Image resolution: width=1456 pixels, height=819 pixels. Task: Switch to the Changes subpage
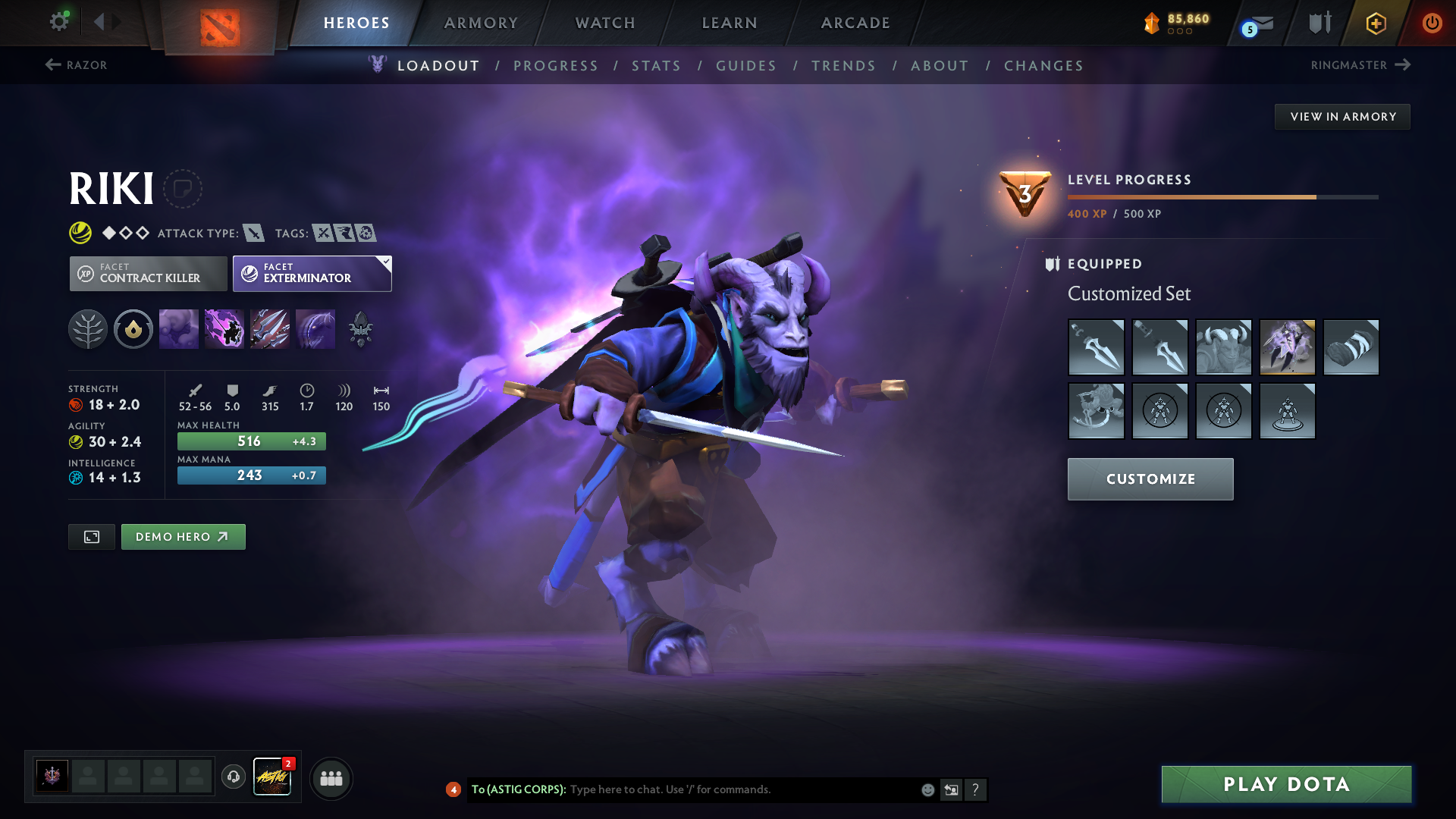tap(1043, 66)
